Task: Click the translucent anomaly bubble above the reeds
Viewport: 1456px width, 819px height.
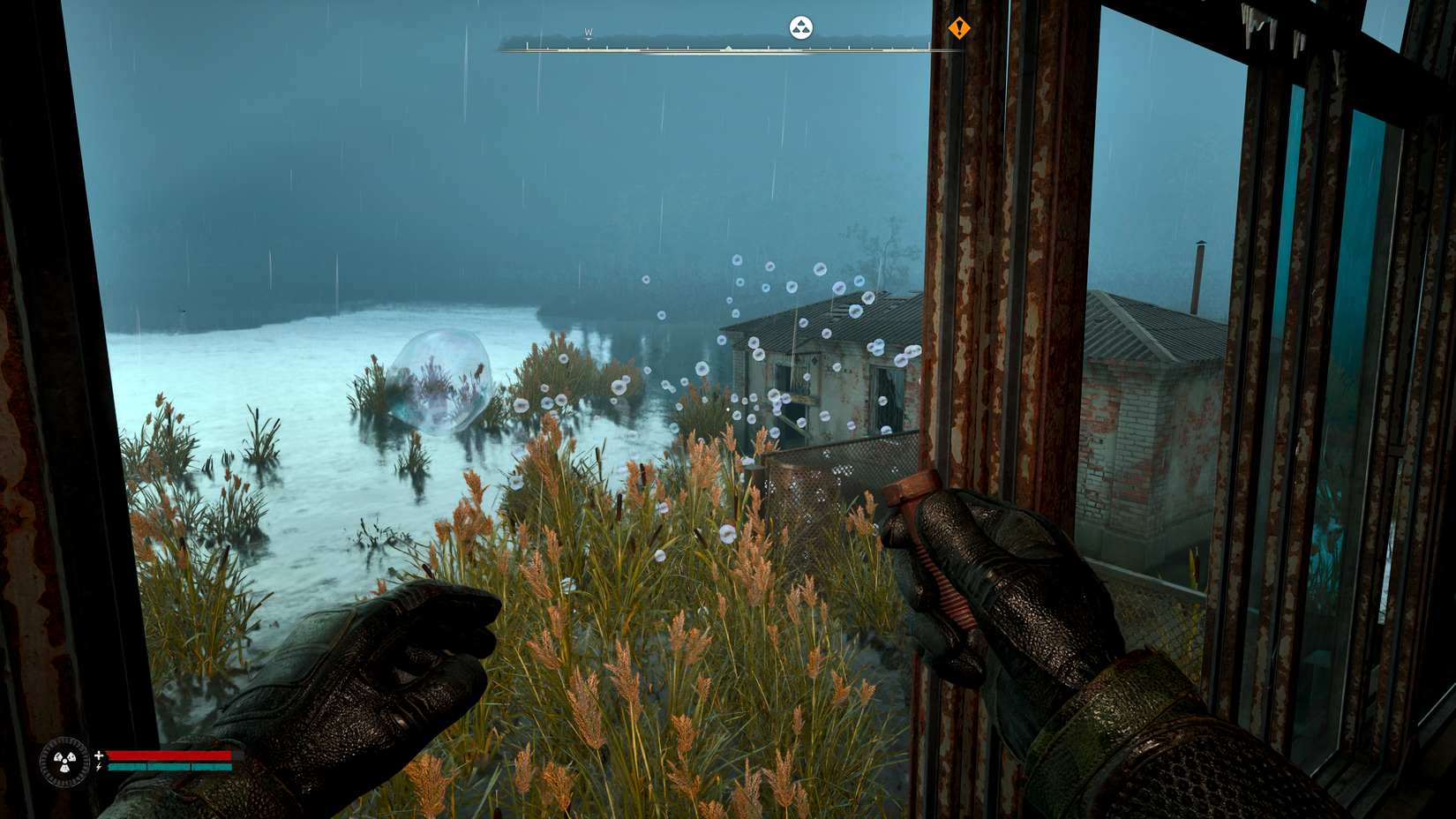Action: [x=438, y=378]
